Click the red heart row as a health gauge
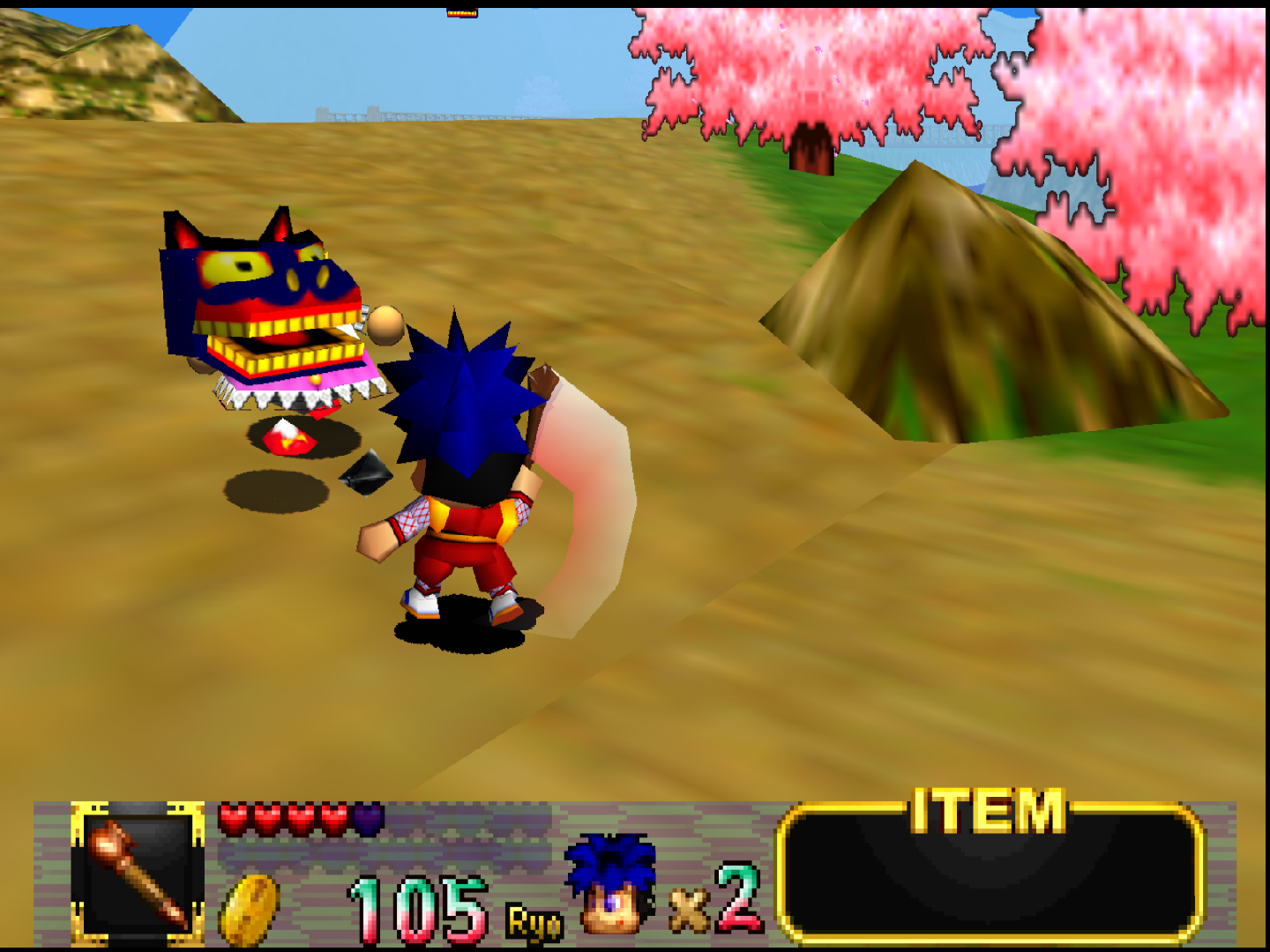1270x952 pixels. [x=300, y=816]
